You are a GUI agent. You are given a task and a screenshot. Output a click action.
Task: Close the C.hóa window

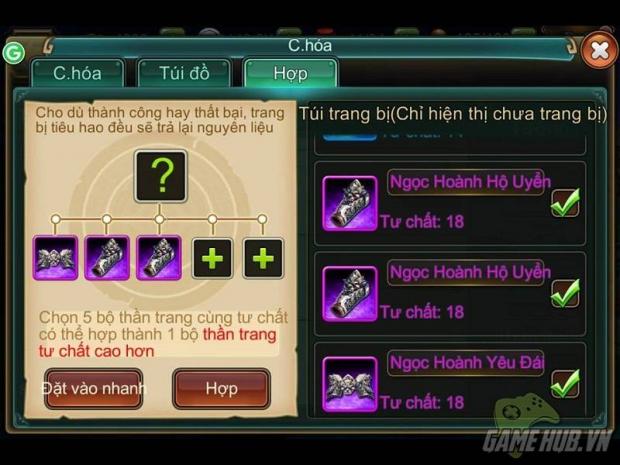point(598,48)
